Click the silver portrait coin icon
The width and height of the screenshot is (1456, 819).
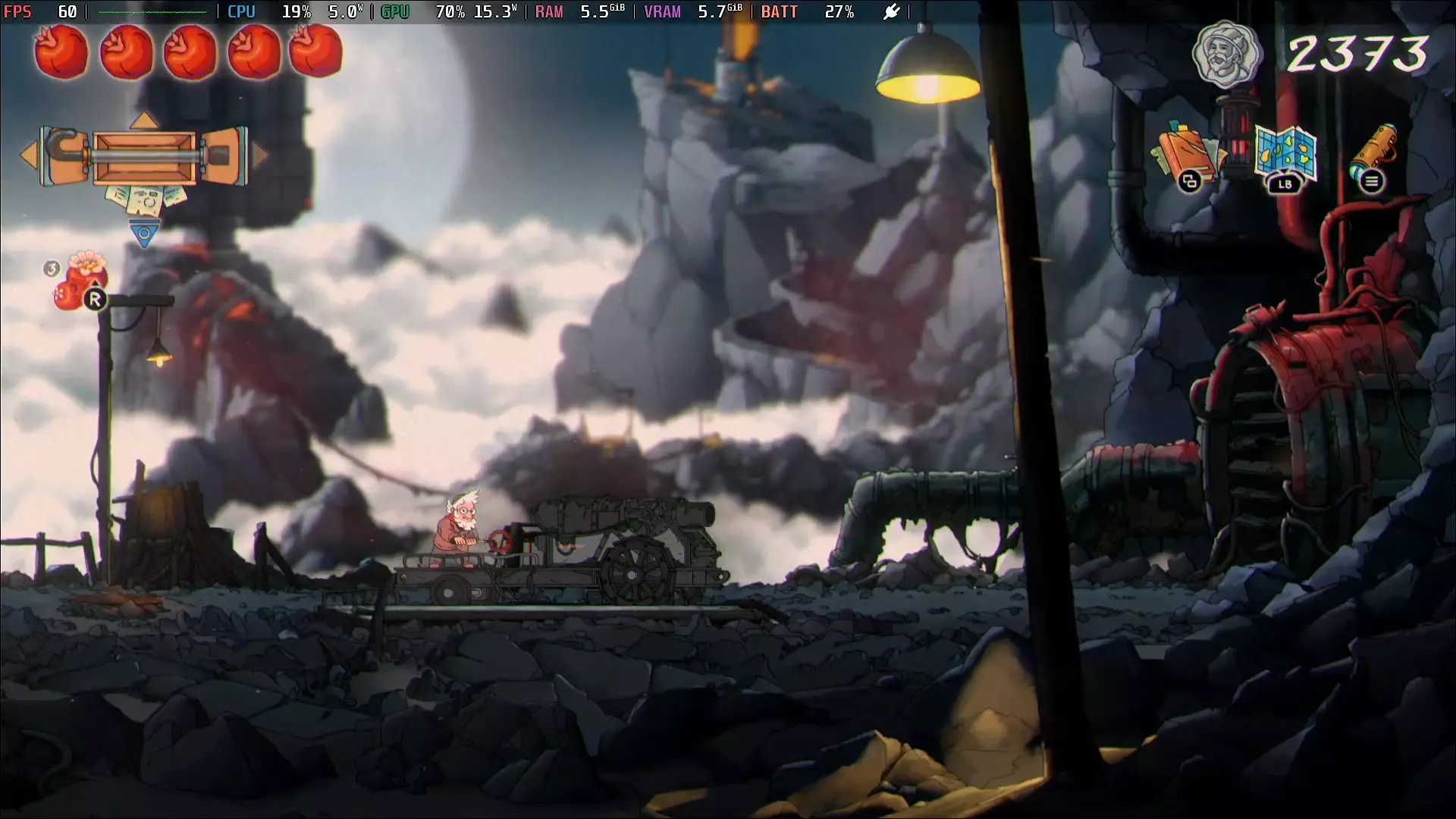(x=1225, y=54)
